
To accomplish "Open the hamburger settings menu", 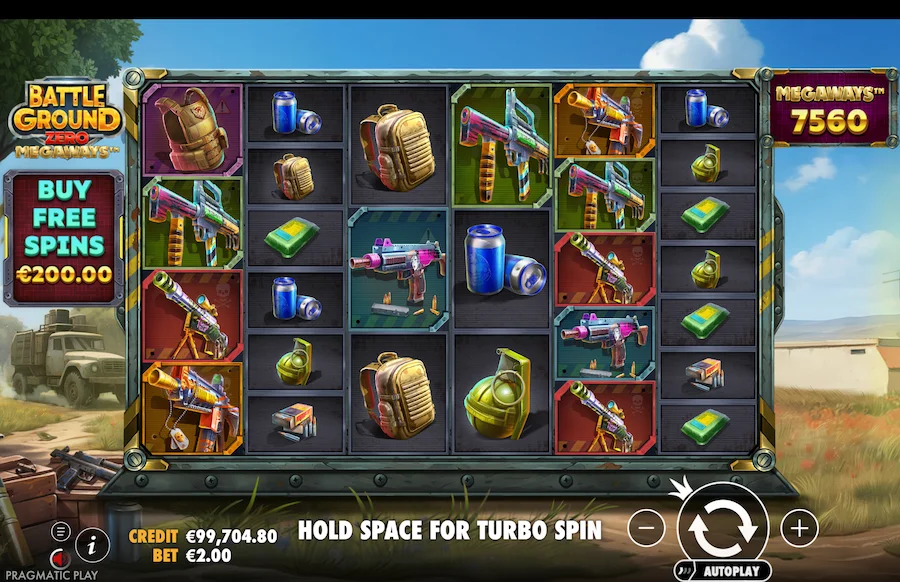I will click(x=62, y=531).
